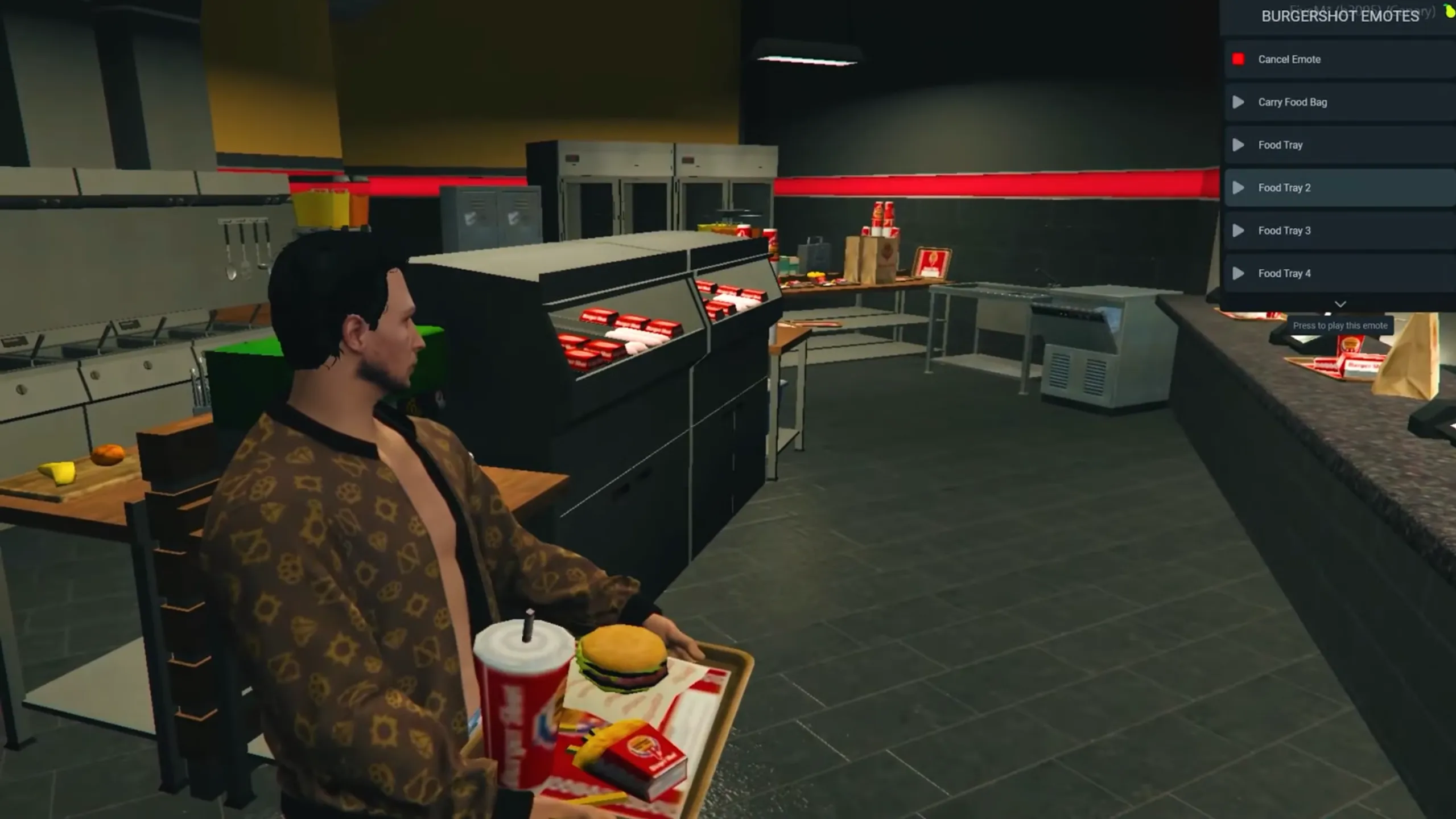The height and width of the screenshot is (819, 1456).
Task: Click the play icon next to Food Tray
Action: pyautogui.click(x=1239, y=145)
